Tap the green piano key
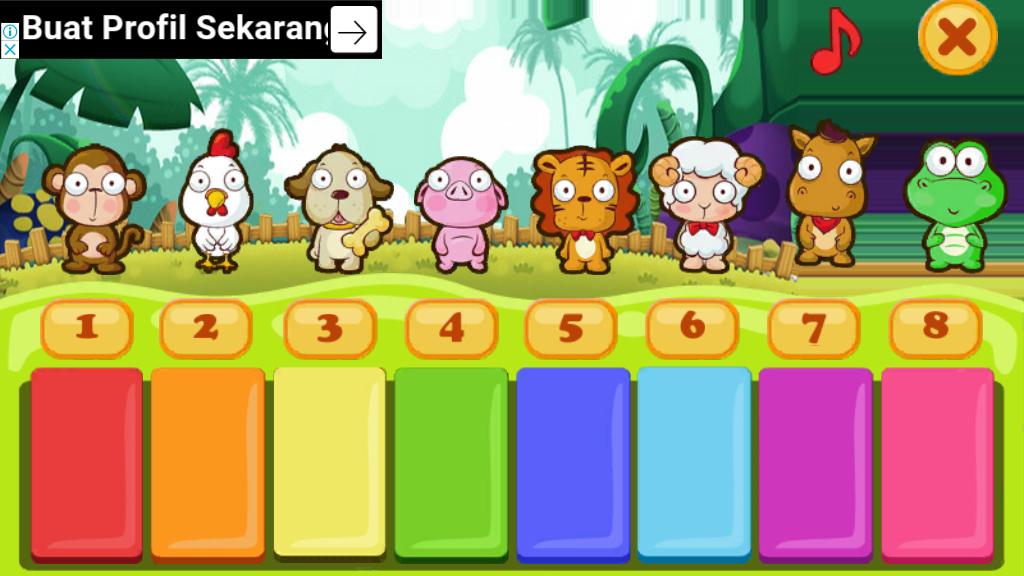This screenshot has height=576, width=1024. 451,462
